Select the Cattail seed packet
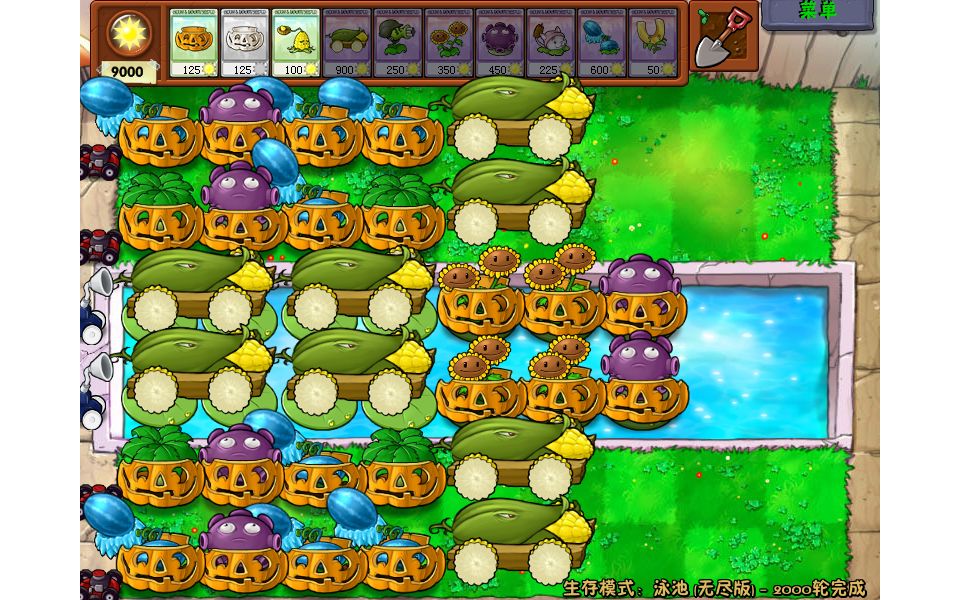The image size is (960, 600). [551, 42]
